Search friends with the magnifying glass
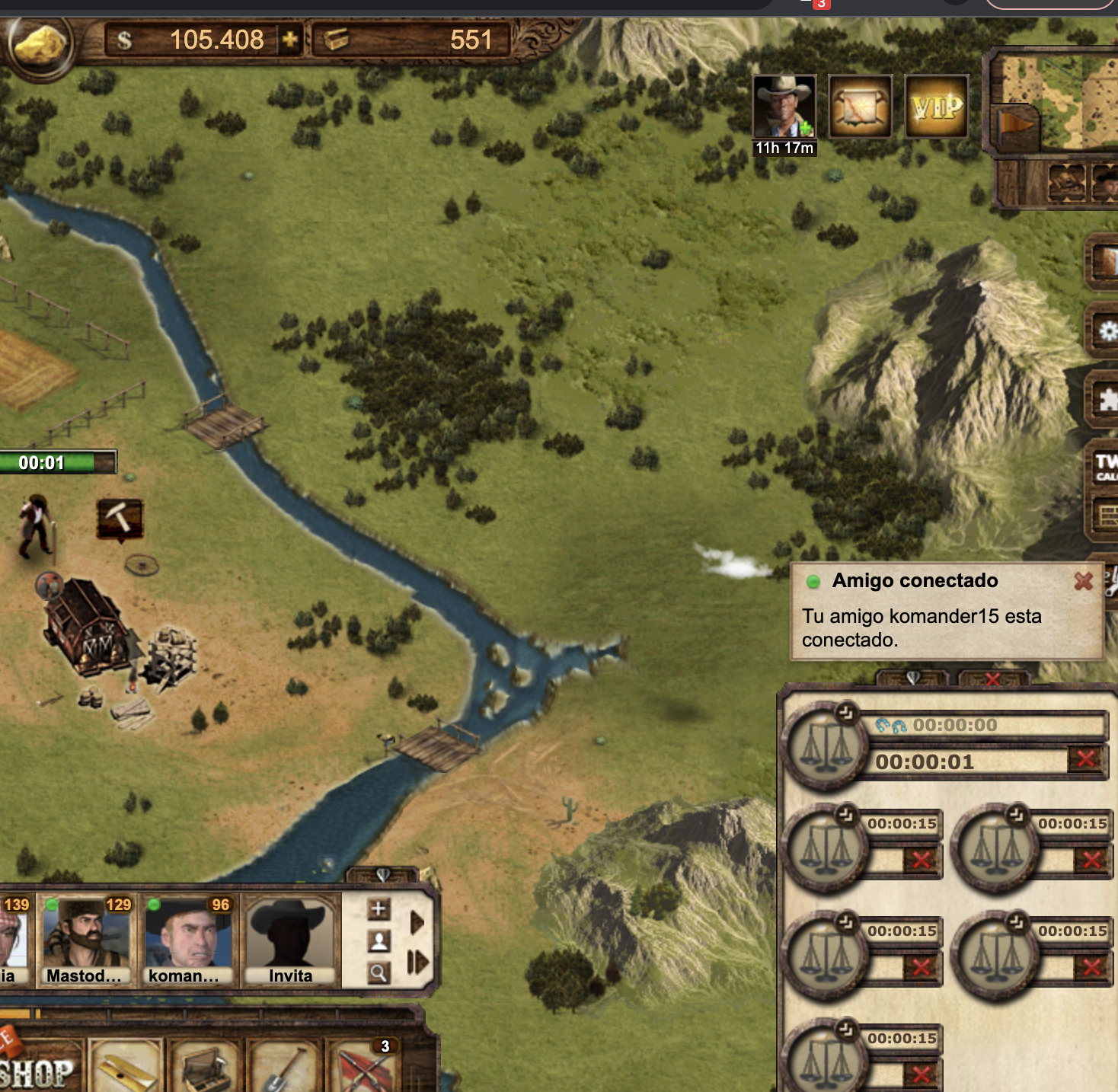This screenshot has height=1092, width=1118. click(x=379, y=972)
